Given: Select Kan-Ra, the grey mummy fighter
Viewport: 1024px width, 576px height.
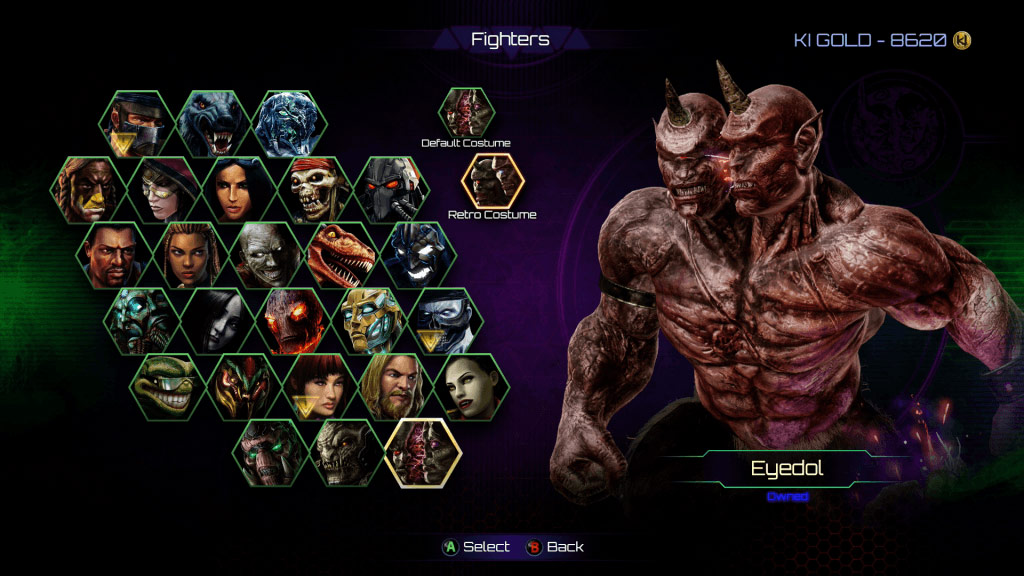Looking at the screenshot, I should click(x=266, y=255).
